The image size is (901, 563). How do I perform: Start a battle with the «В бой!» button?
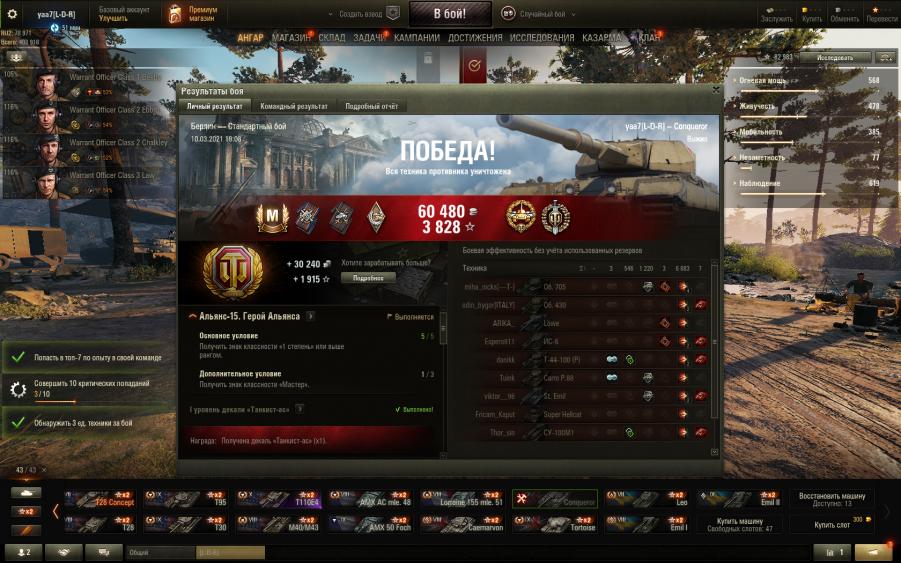450,14
